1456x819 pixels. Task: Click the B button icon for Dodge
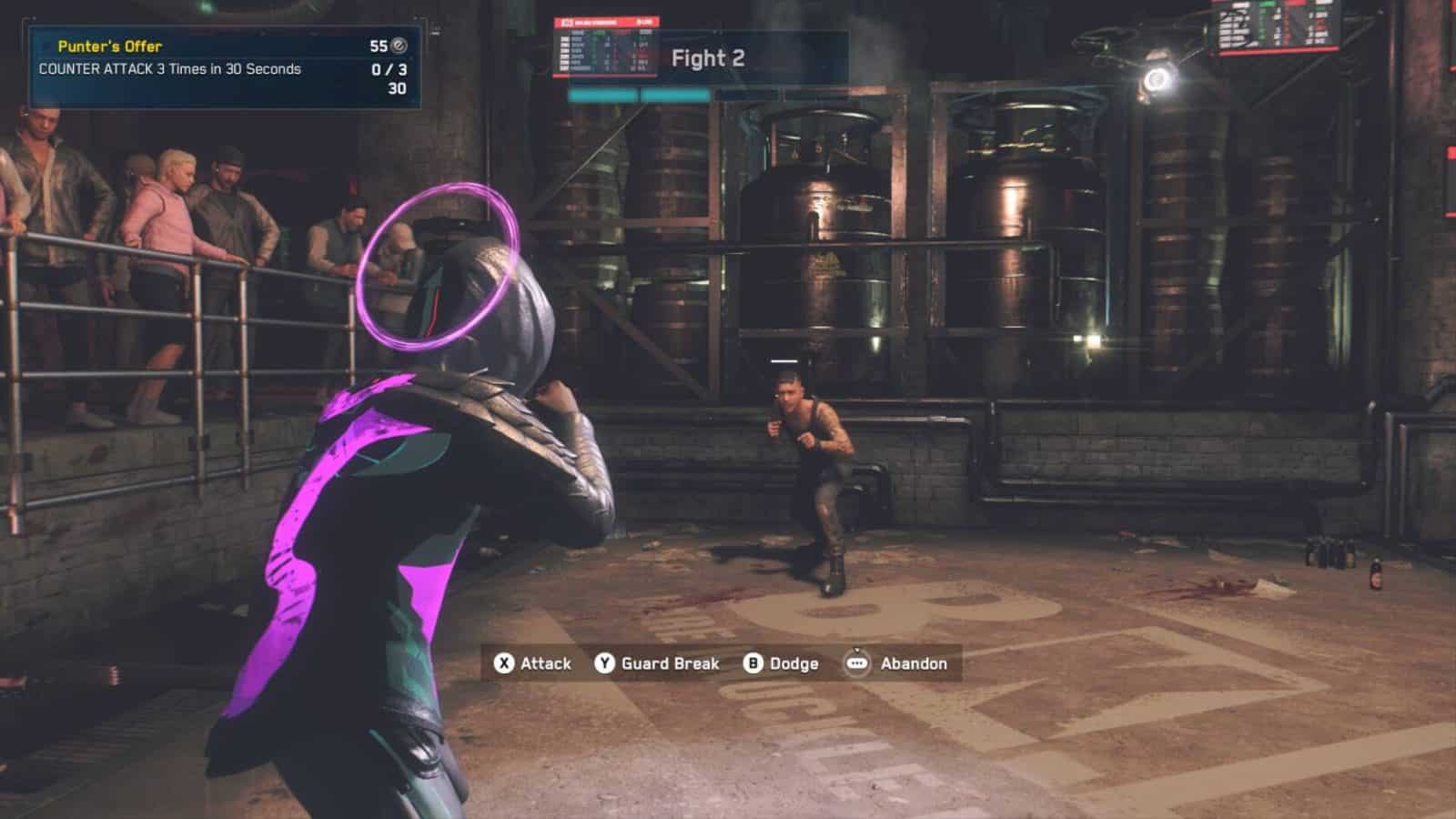753,664
